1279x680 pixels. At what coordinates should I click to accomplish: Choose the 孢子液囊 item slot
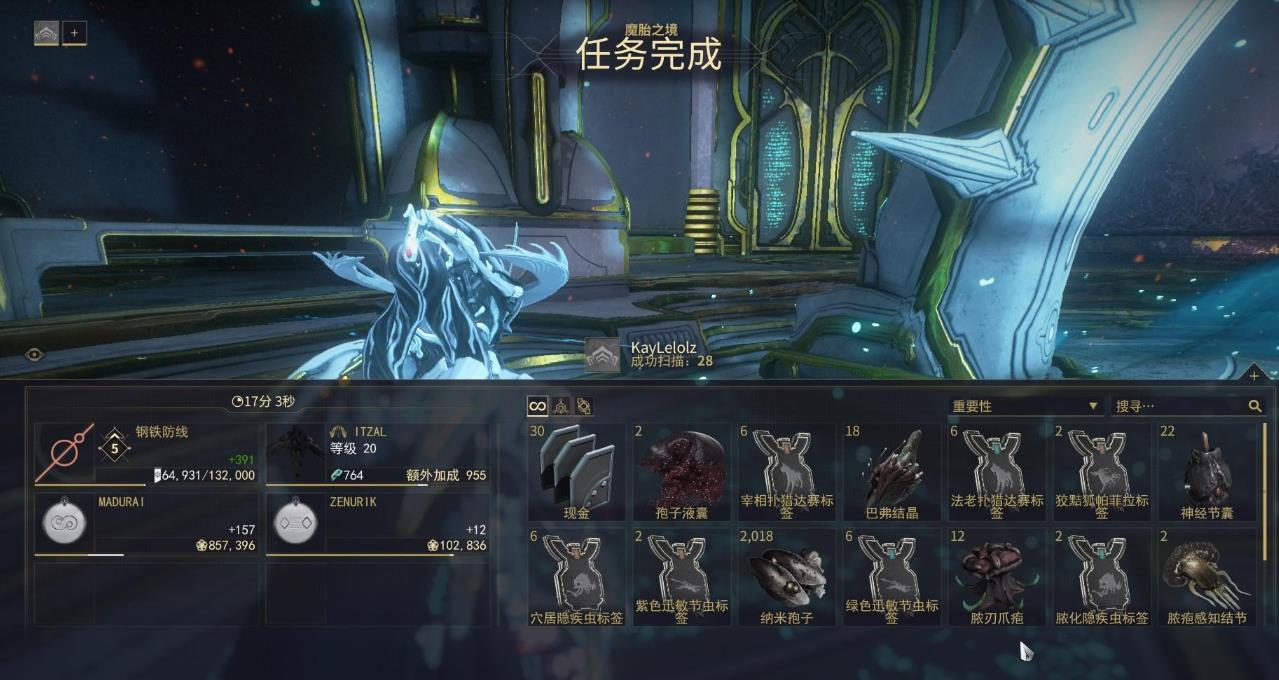(682, 471)
